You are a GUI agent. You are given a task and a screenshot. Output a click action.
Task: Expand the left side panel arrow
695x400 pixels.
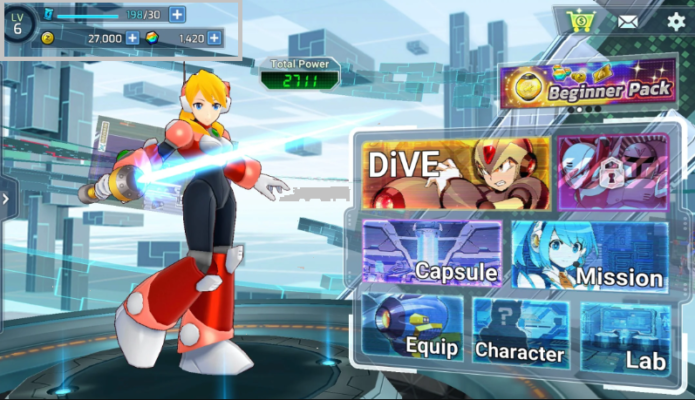(x=6, y=199)
